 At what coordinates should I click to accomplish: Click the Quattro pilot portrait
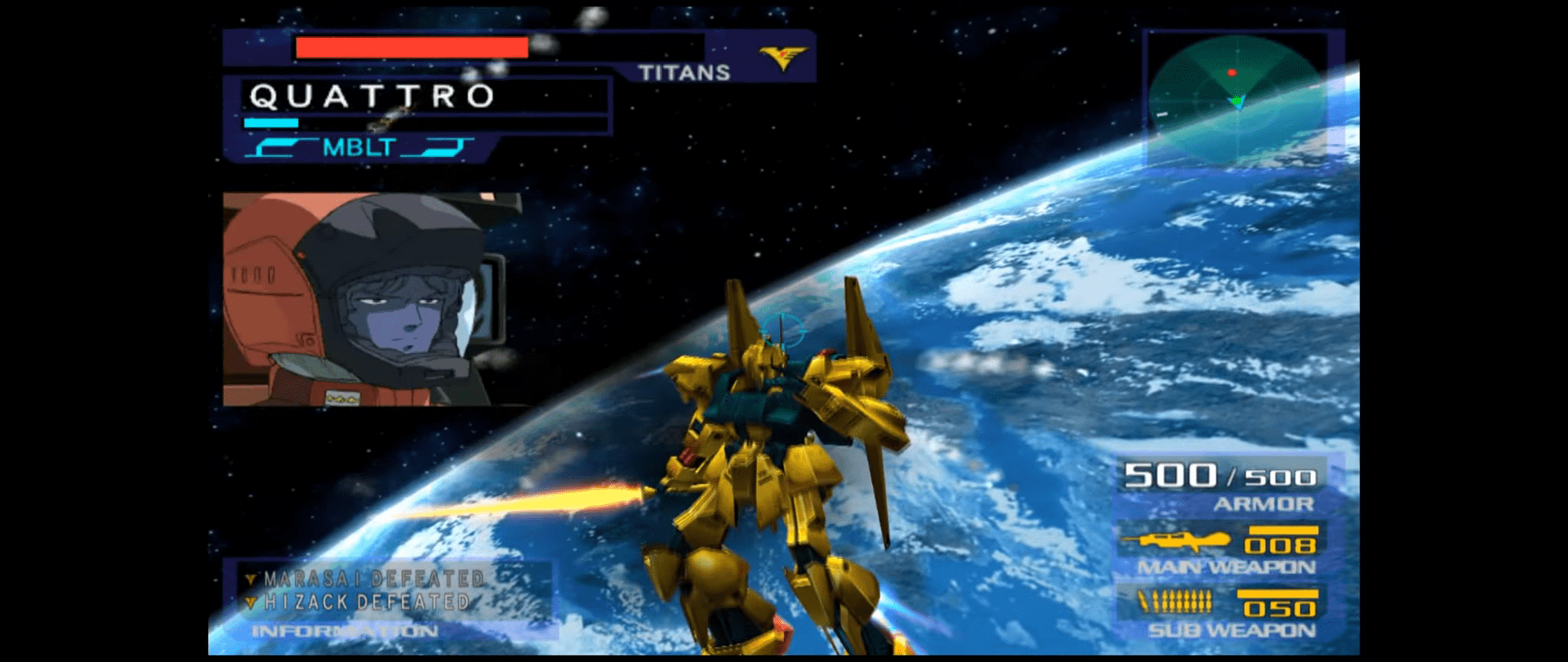(365, 299)
